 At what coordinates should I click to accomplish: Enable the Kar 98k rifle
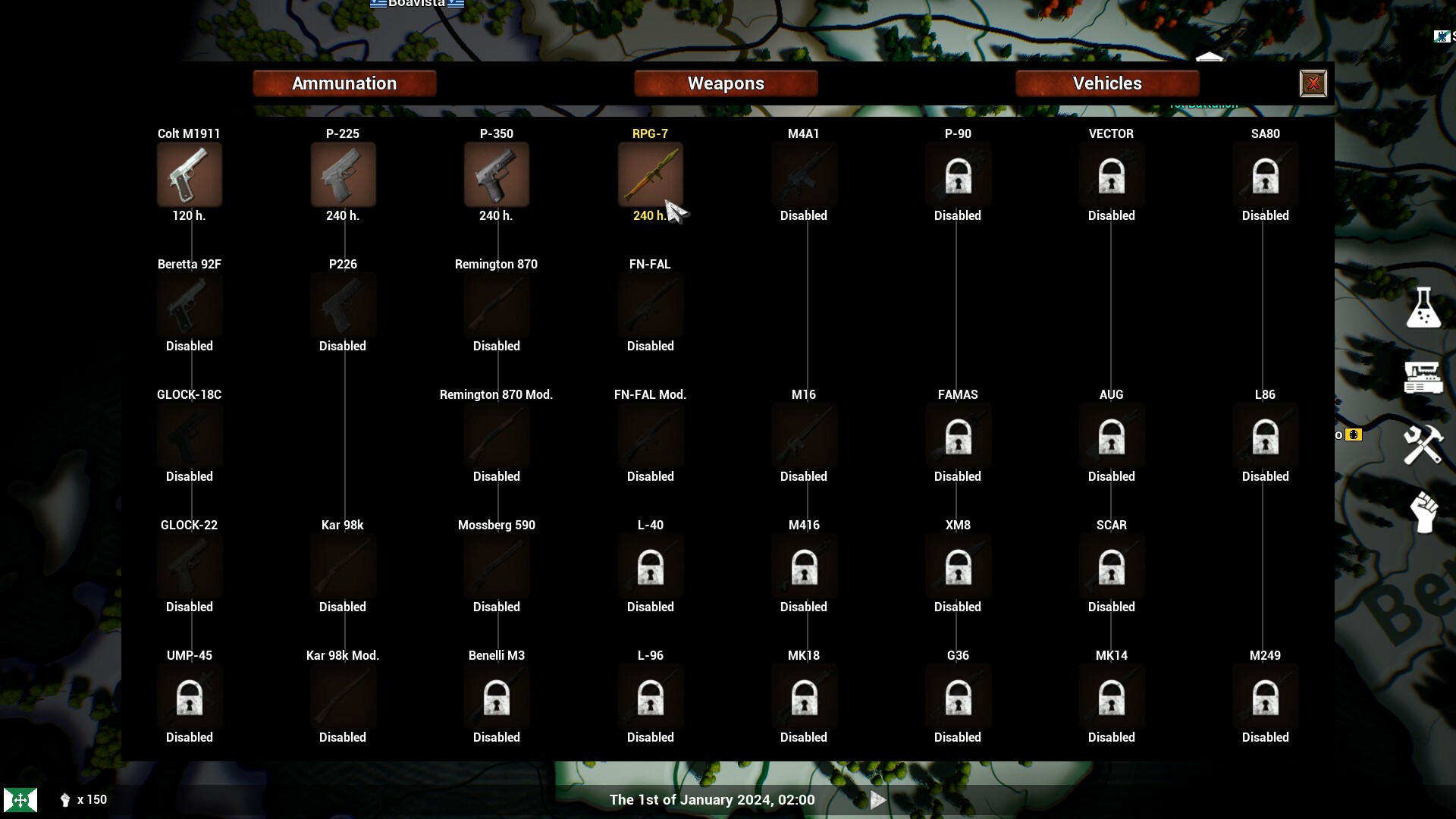tap(343, 566)
